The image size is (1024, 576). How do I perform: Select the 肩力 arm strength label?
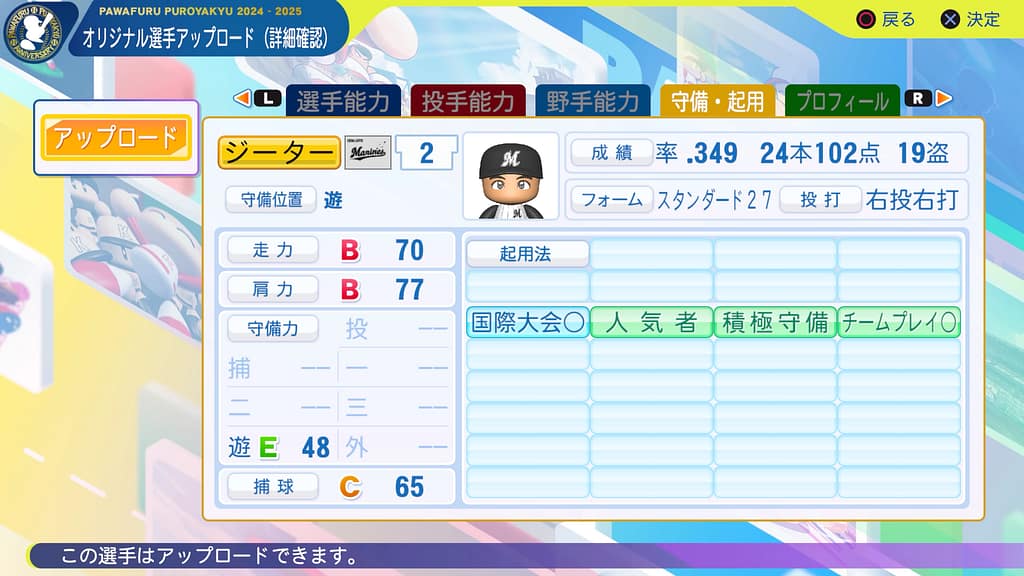[273, 290]
